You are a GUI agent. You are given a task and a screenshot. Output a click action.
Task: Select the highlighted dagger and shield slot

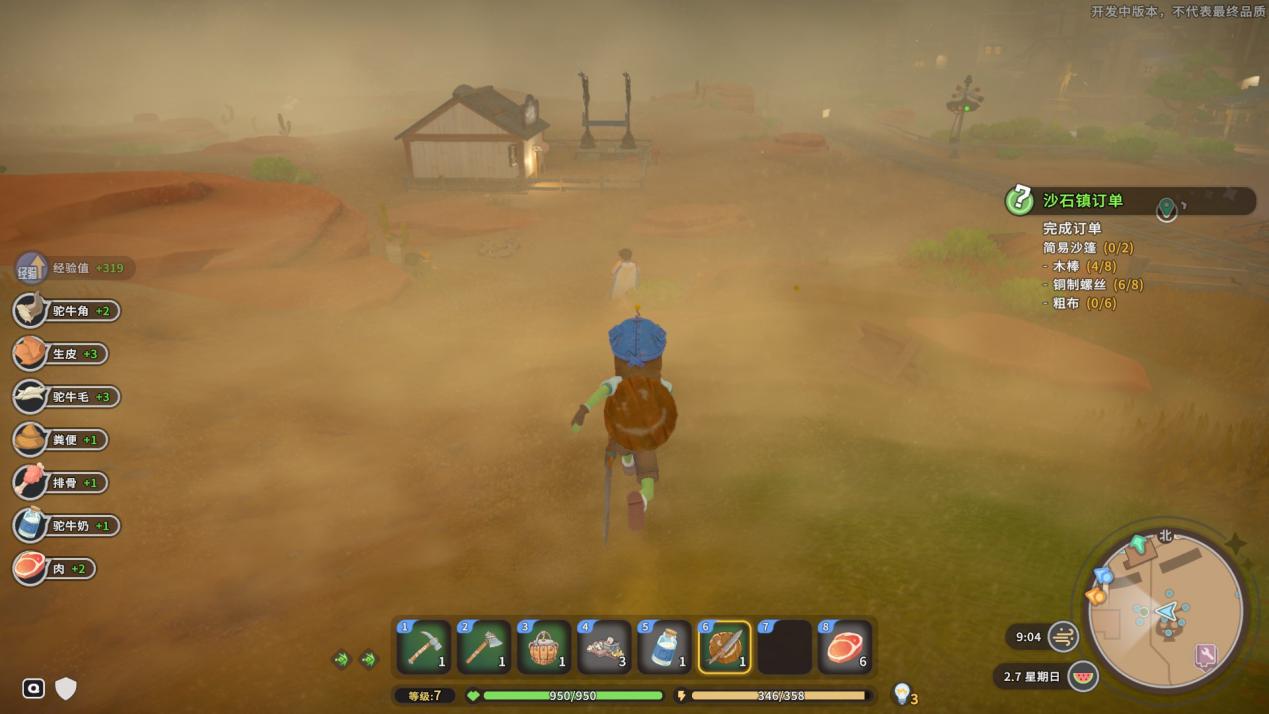(x=724, y=647)
